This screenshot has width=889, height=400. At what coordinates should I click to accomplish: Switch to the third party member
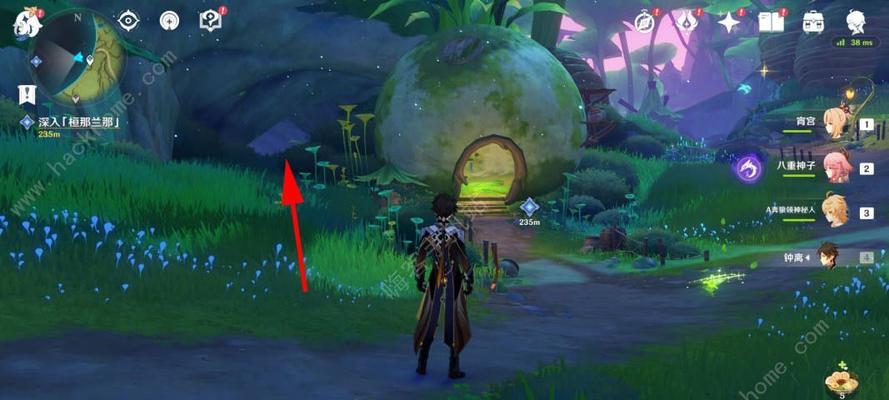837,212
